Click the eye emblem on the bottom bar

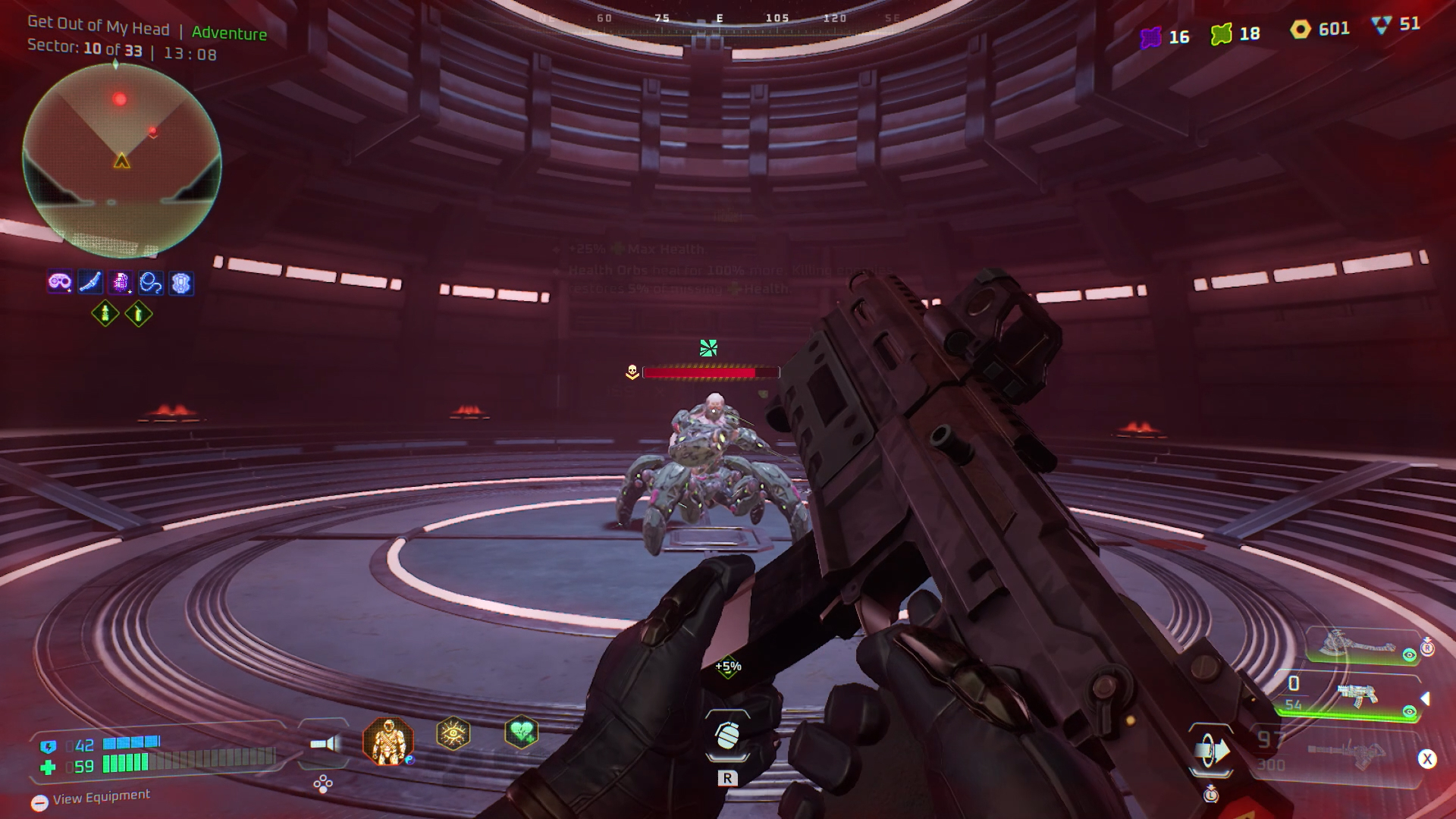click(x=453, y=733)
